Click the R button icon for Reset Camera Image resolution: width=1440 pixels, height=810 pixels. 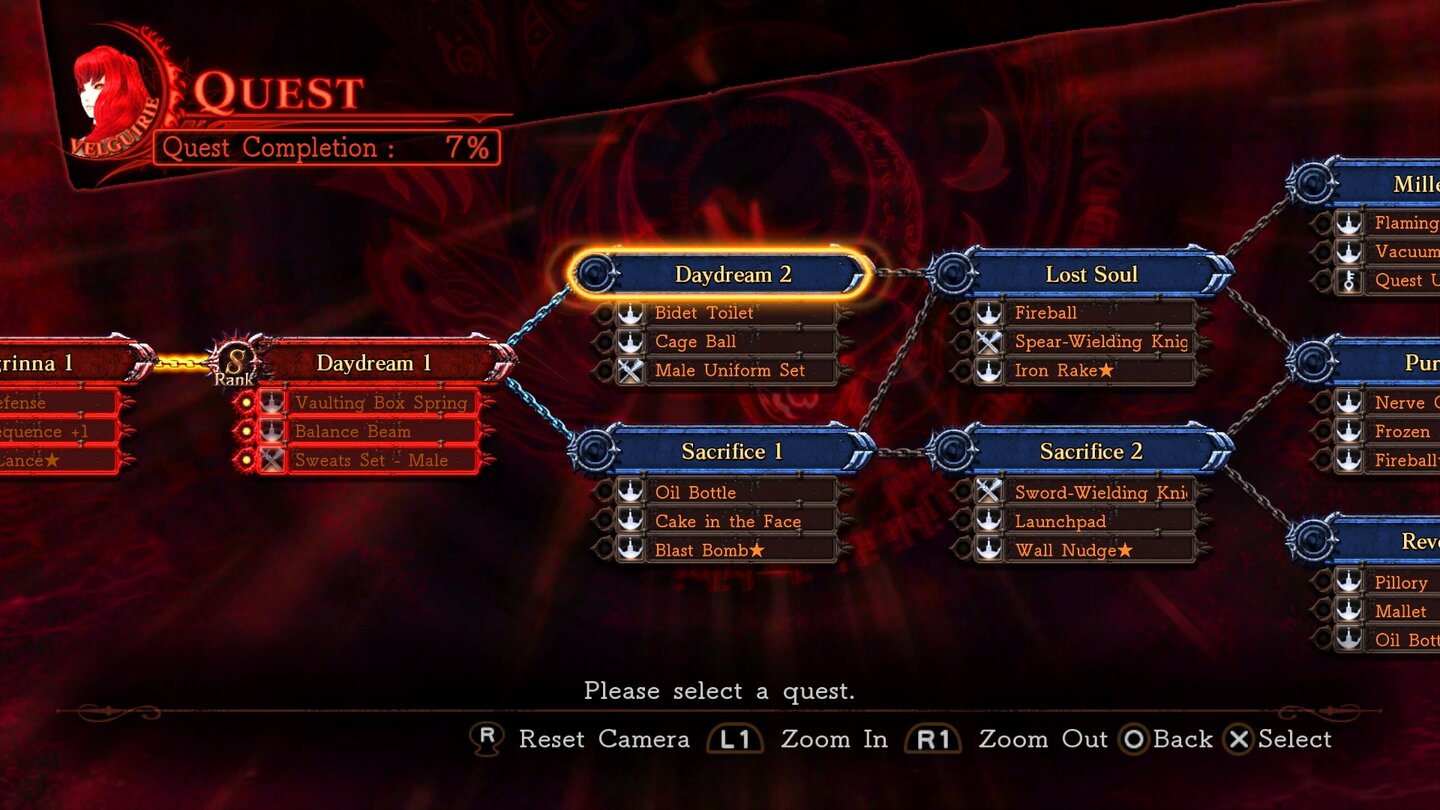coord(487,739)
